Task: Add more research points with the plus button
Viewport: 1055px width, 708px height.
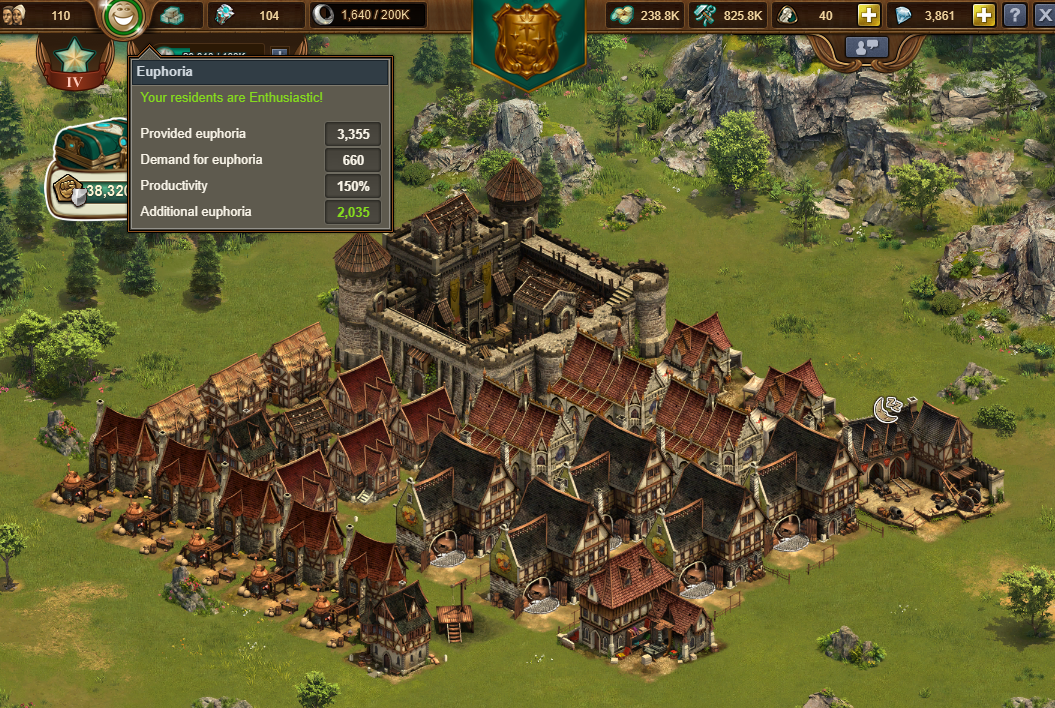Action: point(869,15)
